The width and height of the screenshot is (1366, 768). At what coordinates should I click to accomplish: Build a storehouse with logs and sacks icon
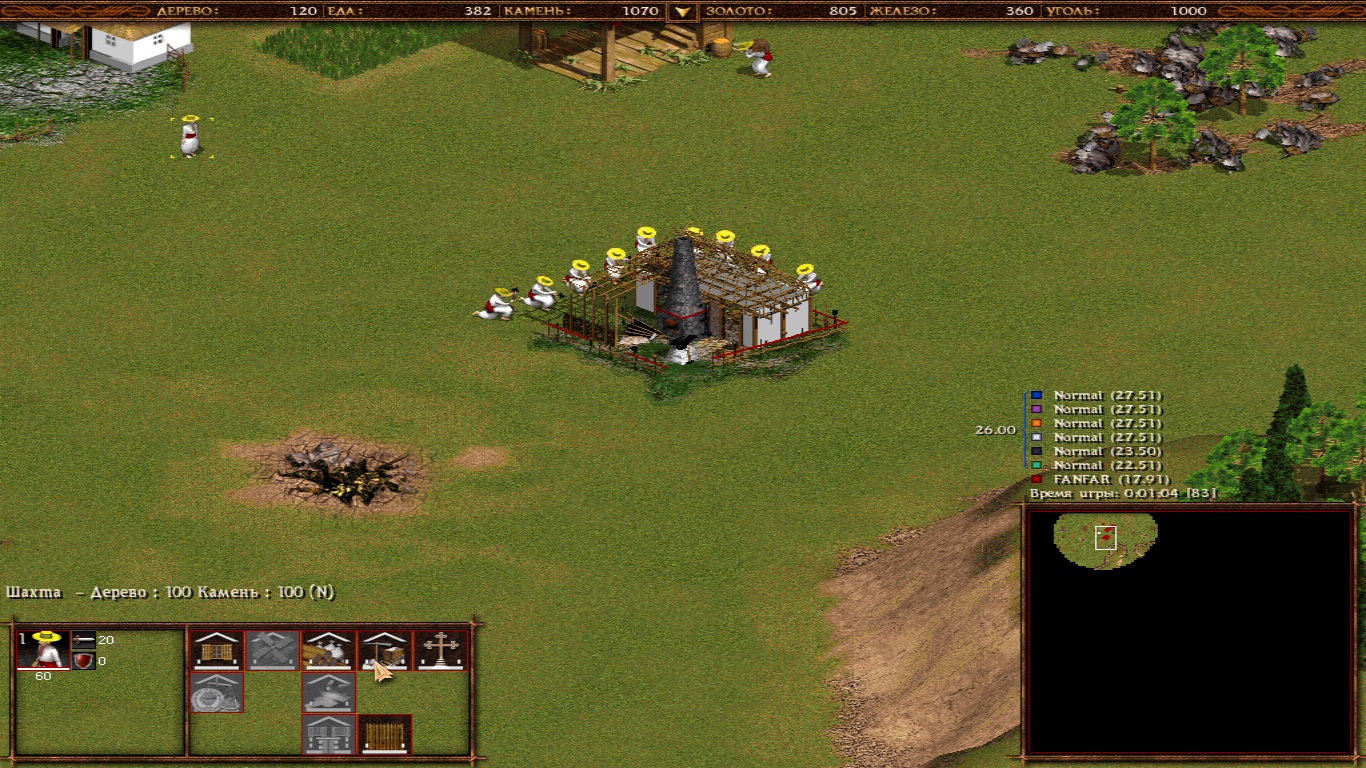(329, 650)
